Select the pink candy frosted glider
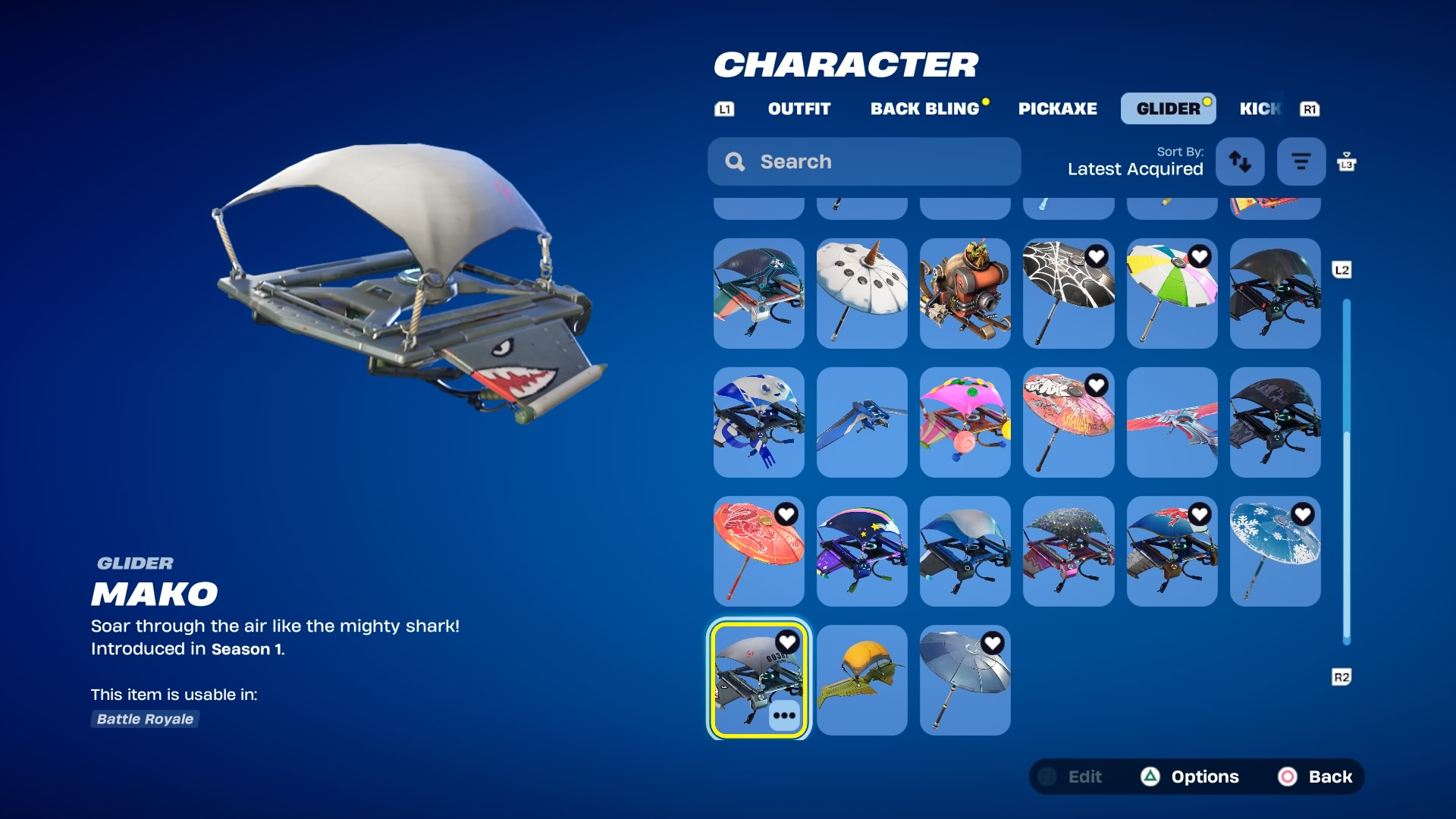Viewport: 1456px width, 819px height. tap(965, 422)
